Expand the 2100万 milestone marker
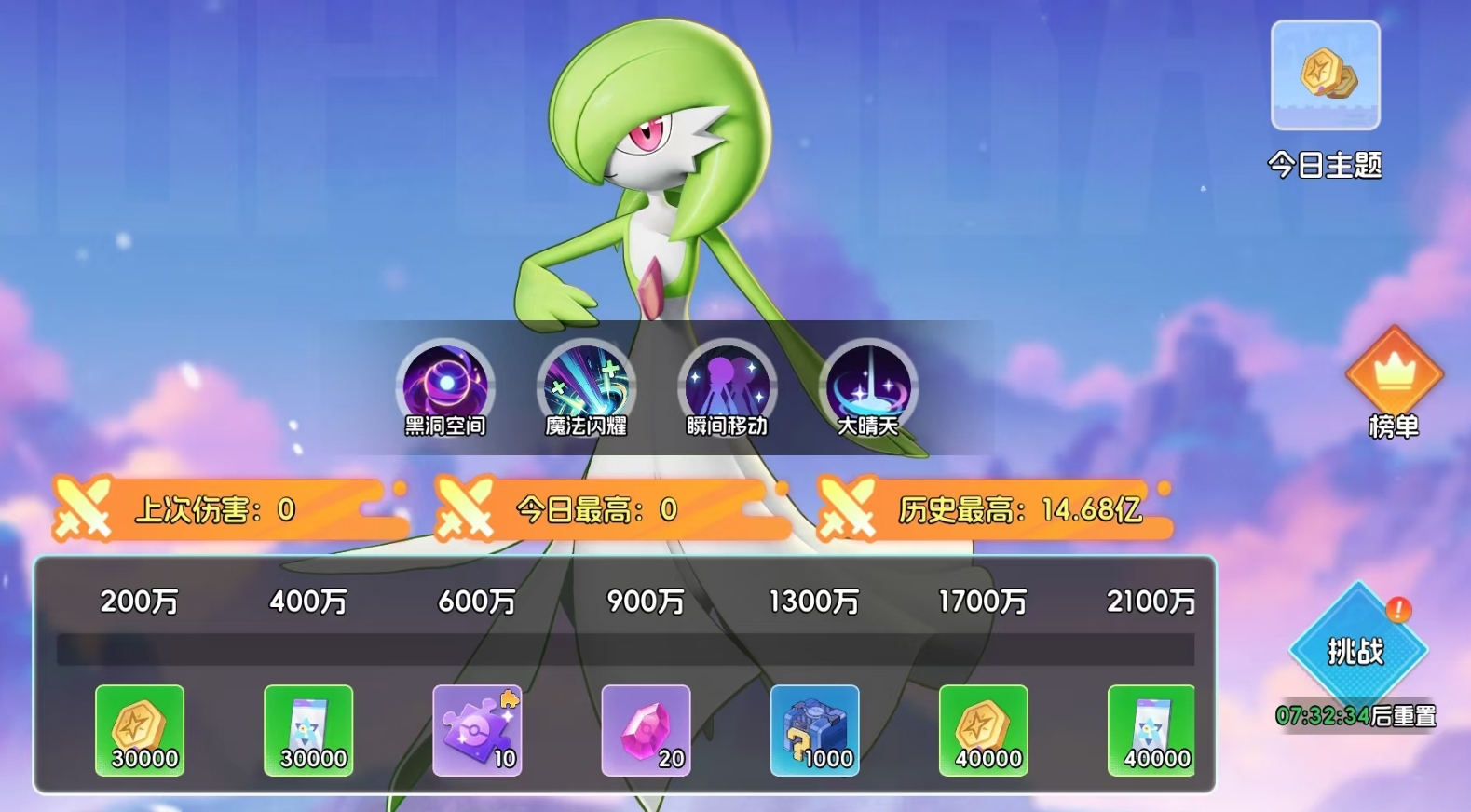 tap(1152, 602)
